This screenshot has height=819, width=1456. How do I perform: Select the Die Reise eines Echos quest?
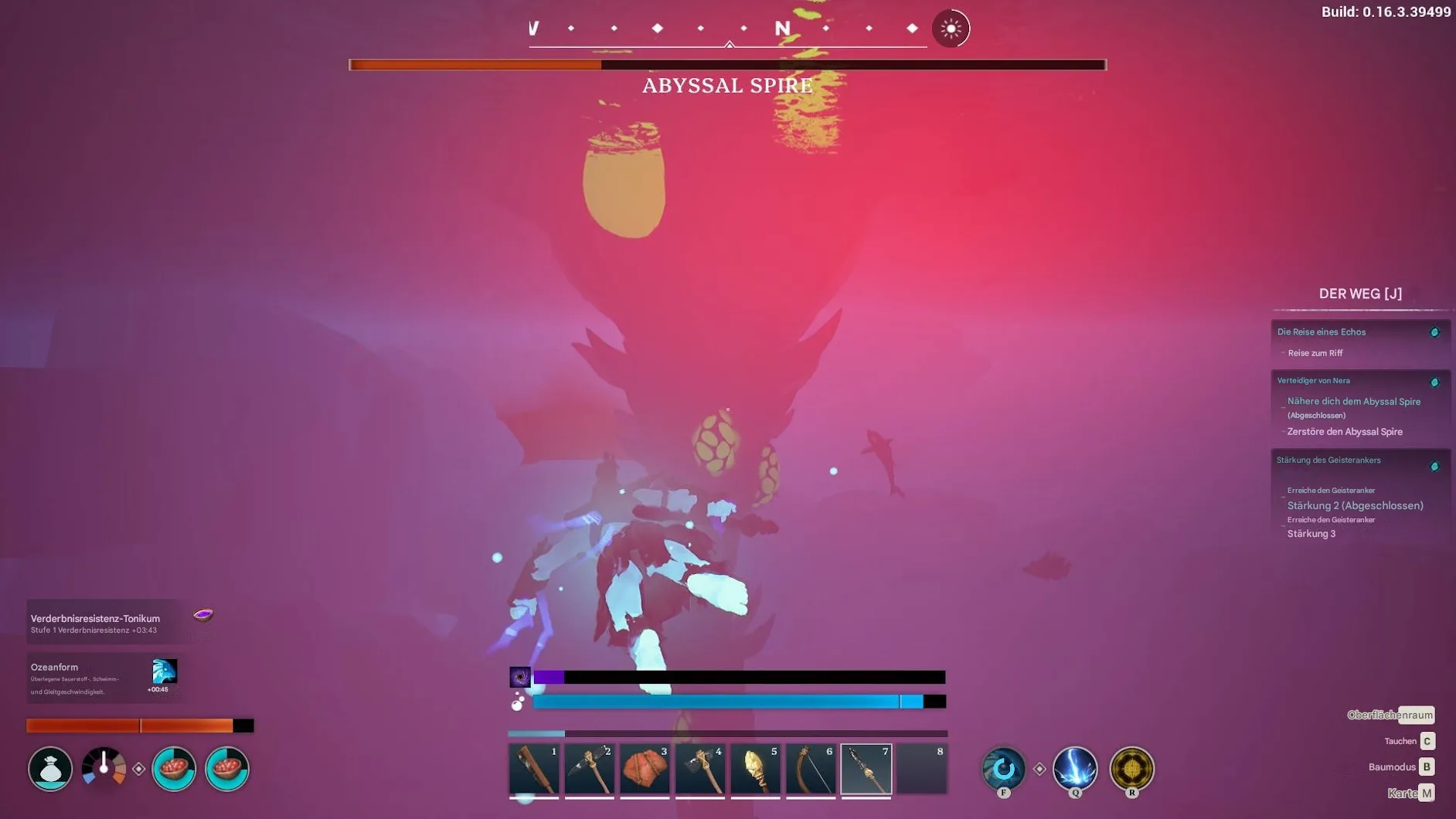[x=1322, y=332]
